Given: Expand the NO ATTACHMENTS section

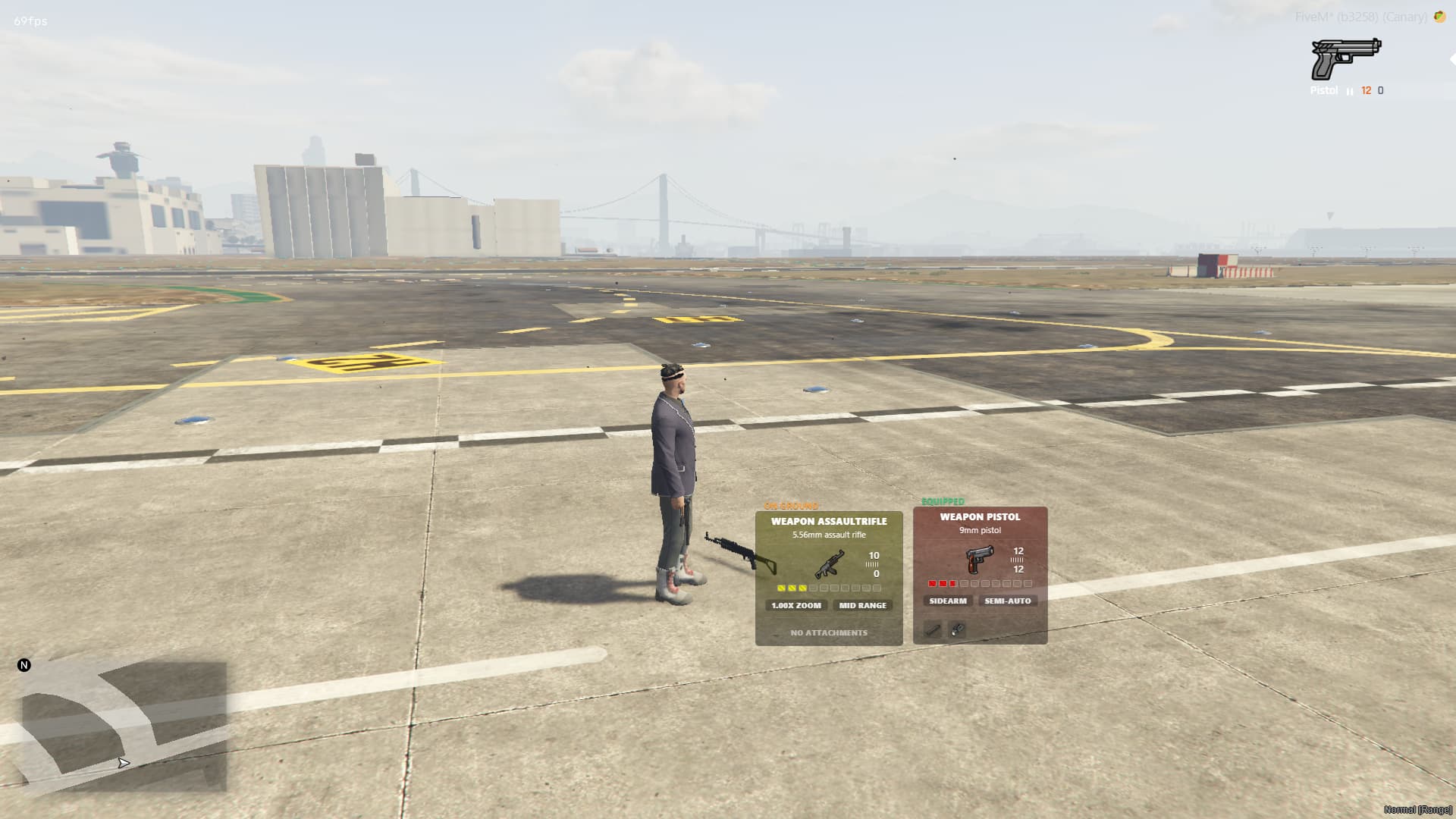Looking at the screenshot, I should (x=828, y=632).
